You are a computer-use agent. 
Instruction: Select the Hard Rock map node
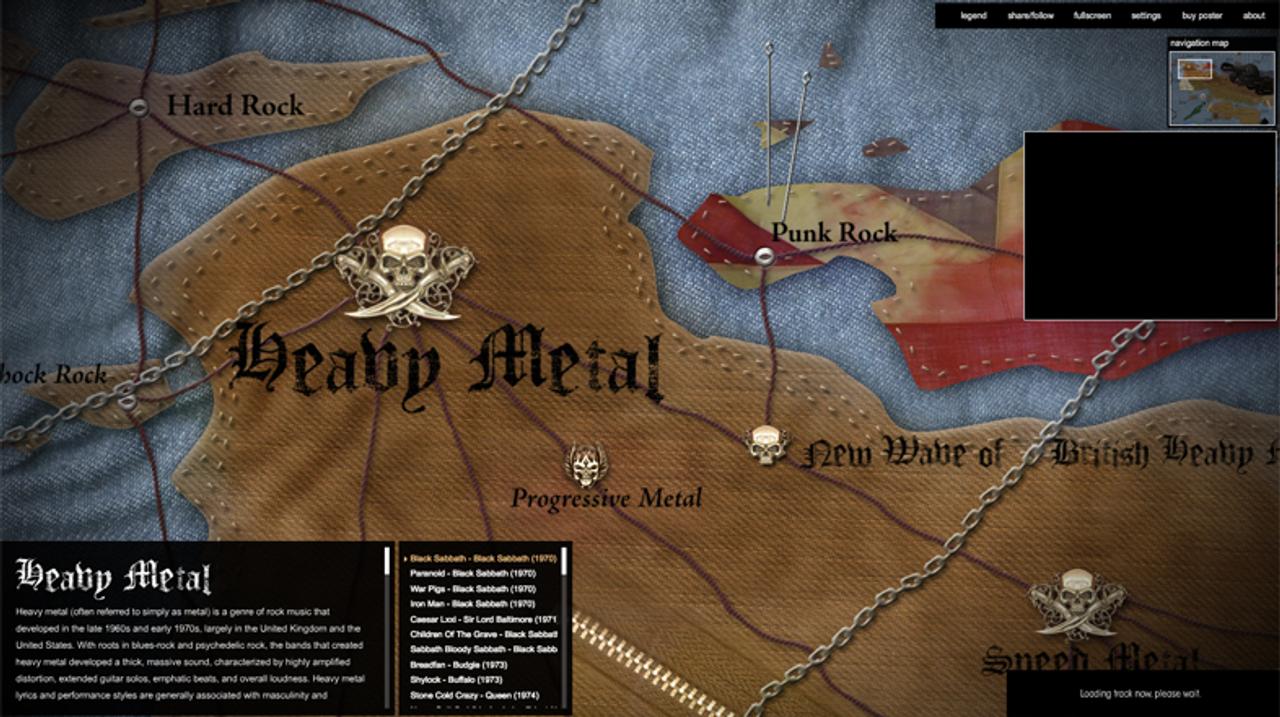(139, 107)
